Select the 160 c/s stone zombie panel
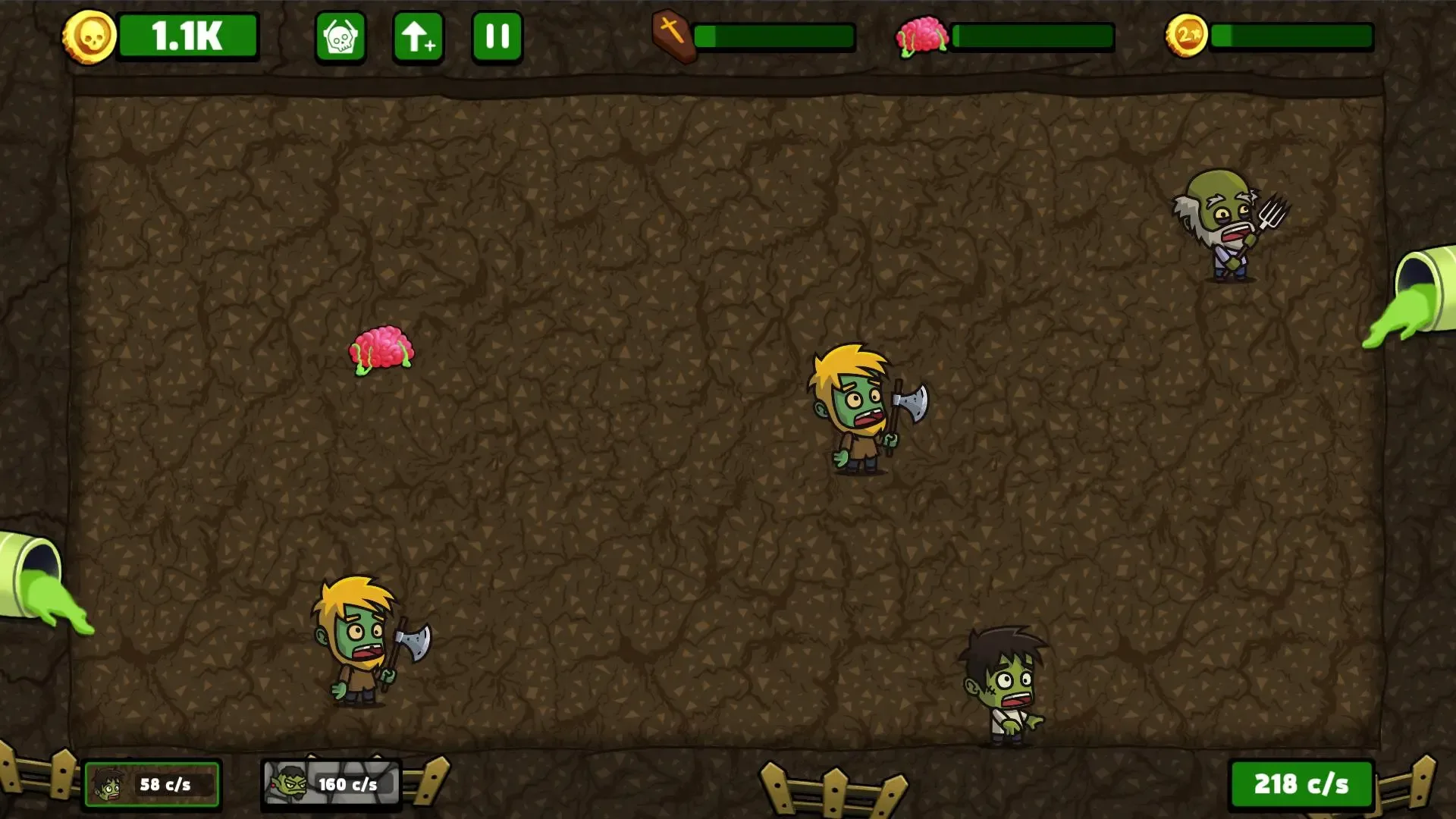This screenshot has width=1456, height=819. 331,784
